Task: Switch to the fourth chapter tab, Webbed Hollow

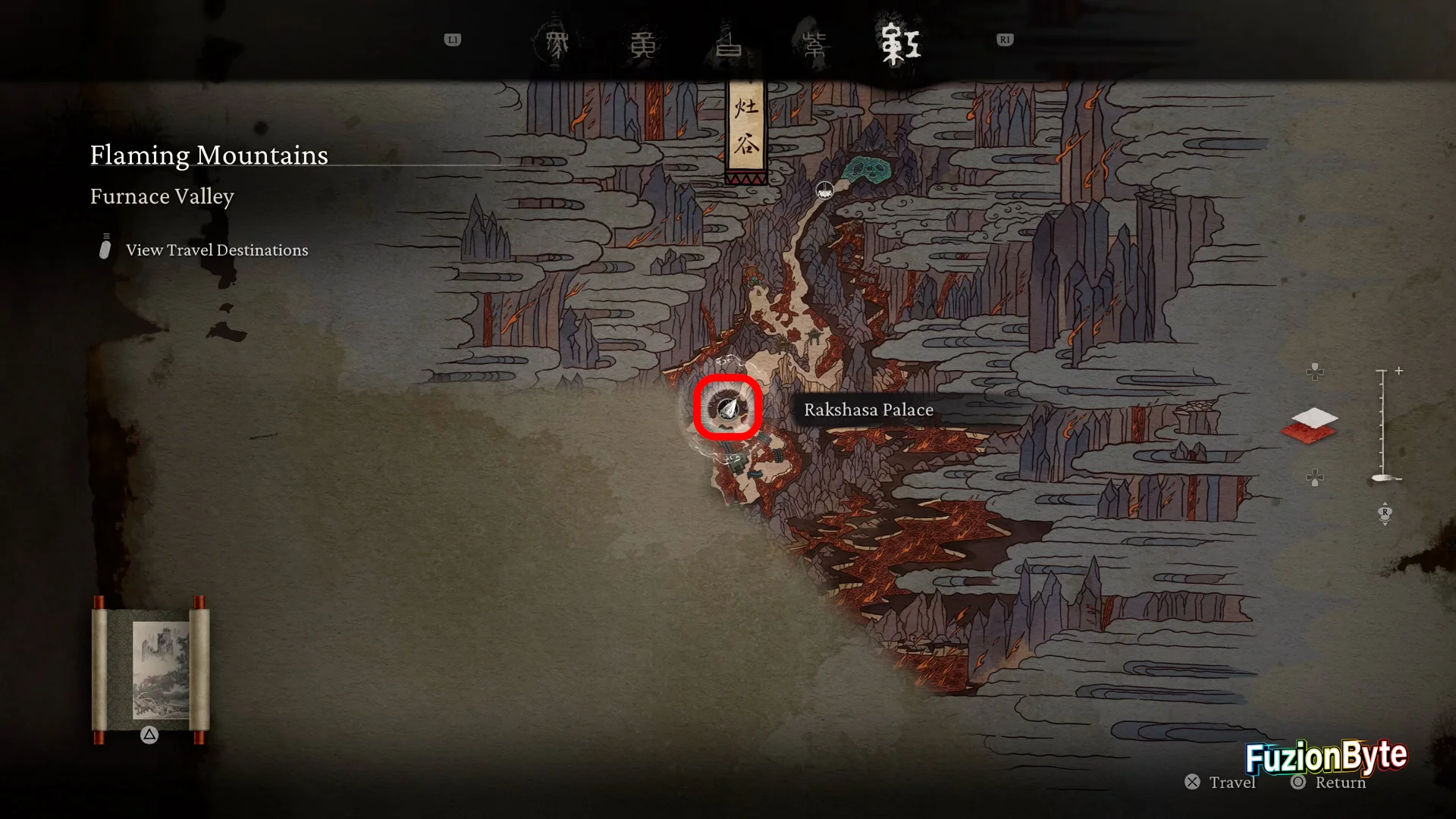Action: 814,44
